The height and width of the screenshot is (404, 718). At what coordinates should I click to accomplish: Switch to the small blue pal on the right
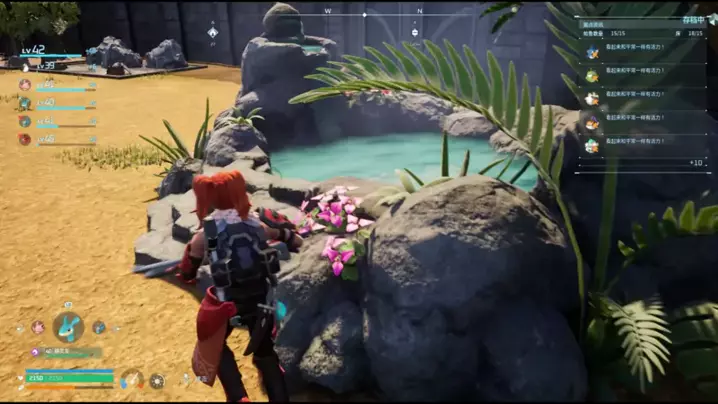point(99,327)
